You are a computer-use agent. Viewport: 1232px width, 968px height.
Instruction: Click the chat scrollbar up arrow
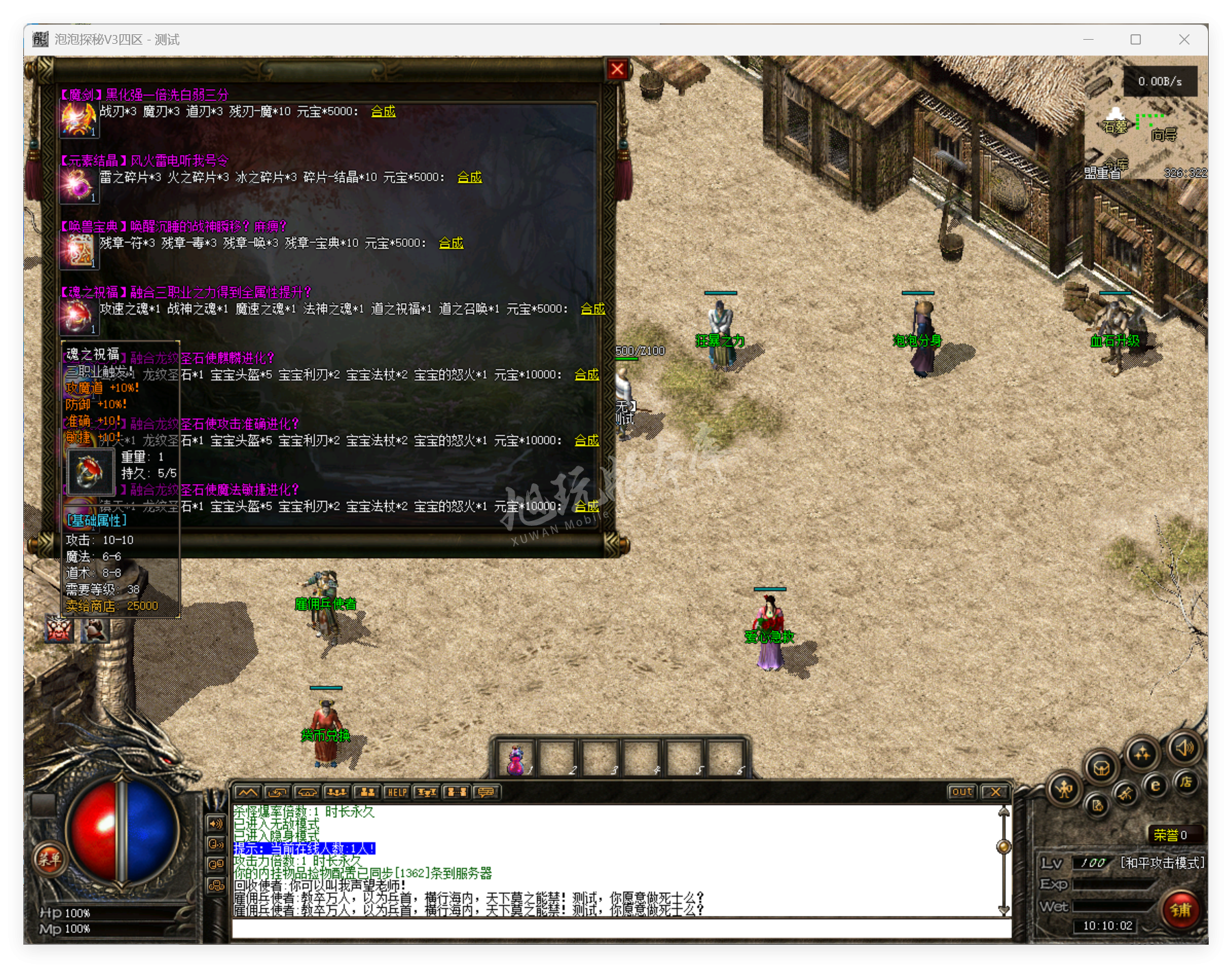point(1002,811)
